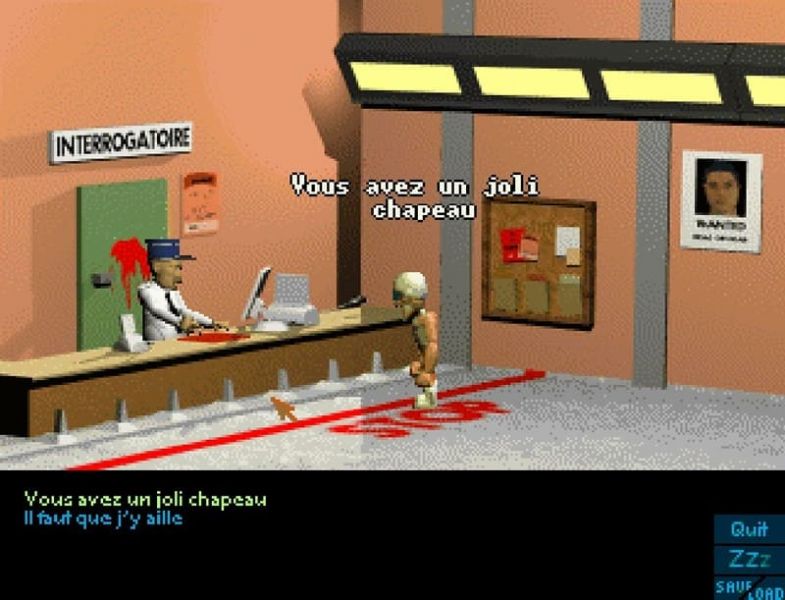Viewport: 785px width, 600px height.
Task: Click the Quit button
Action: [749, 529]
